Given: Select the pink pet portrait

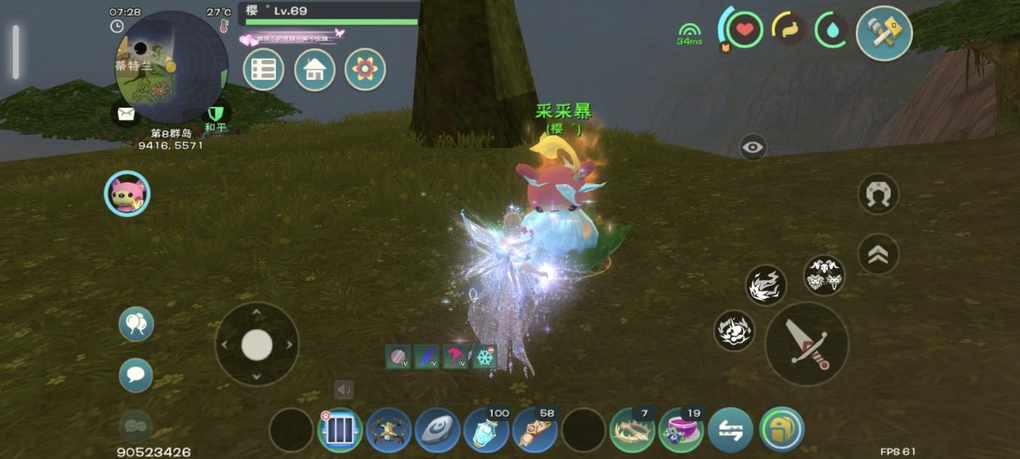Looking at the screenshot, I should pyautogui.click(x=127, y=194).
